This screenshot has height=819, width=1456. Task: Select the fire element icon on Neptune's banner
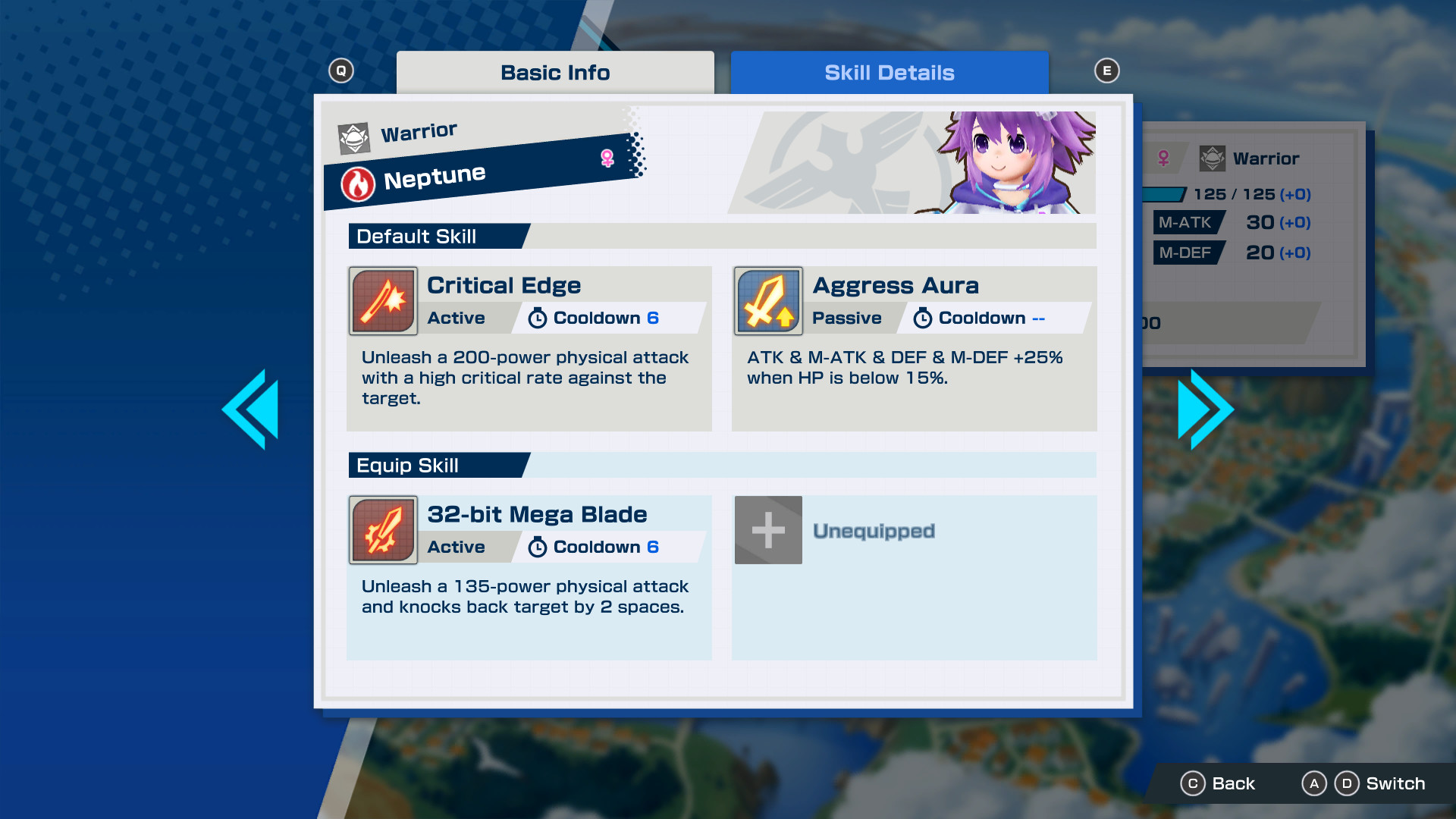(x=359, y=182)
